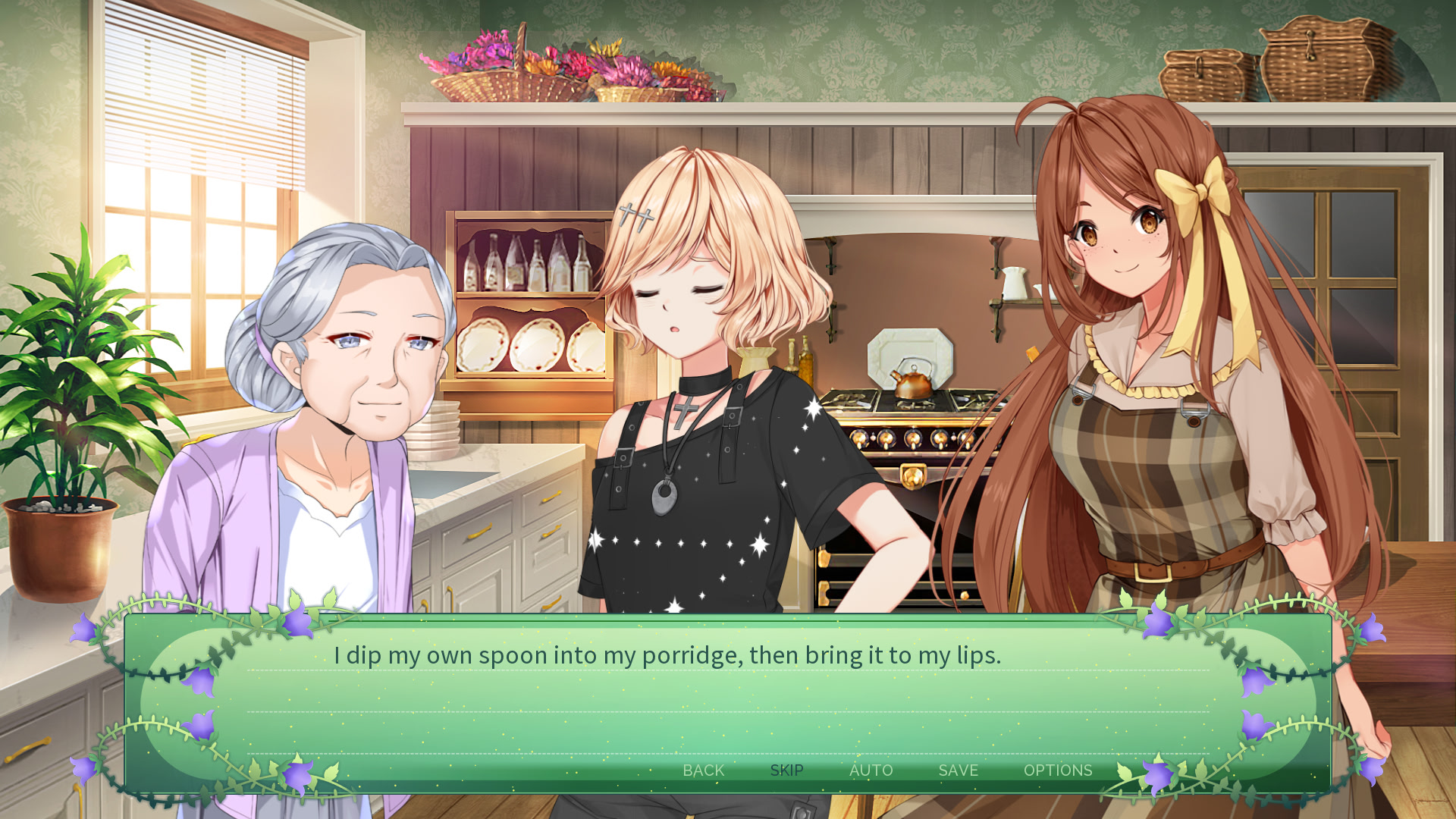Click BACK to rewind to previous dialogue
Viewport: 1456px width, 819px height.
coord(704,770)
